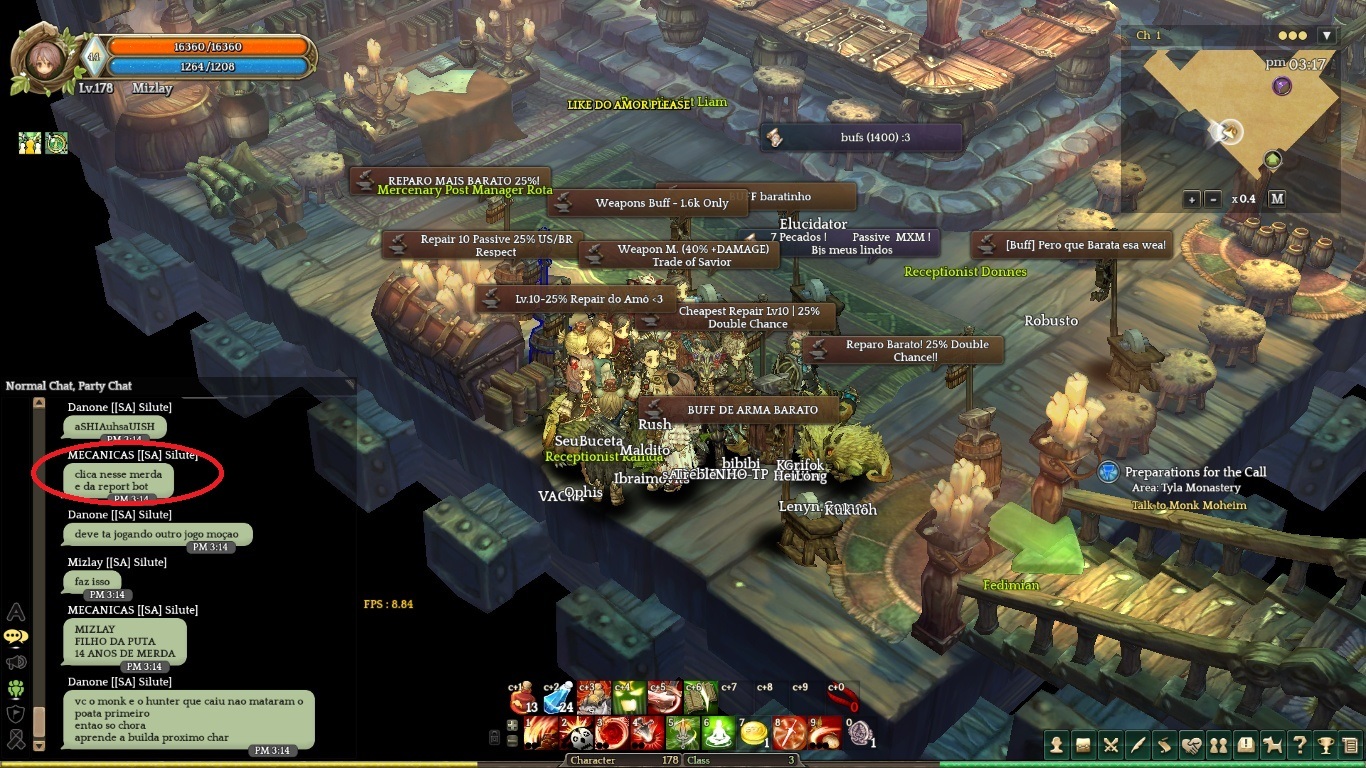Open the Preparations for the Call quest tracker
The width and height of the screenshot is (1366, 768).
(x=1195, y=472)
